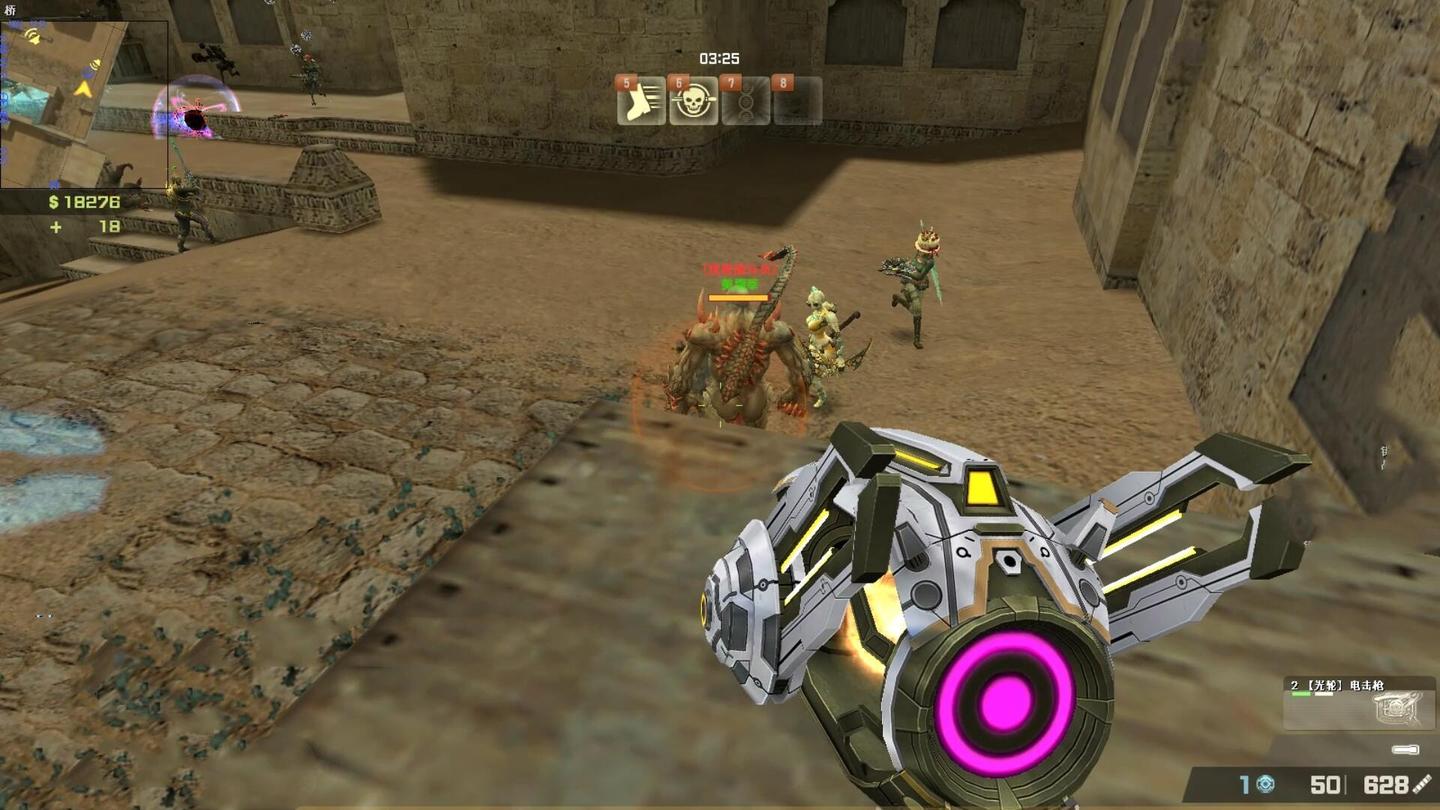Click the flashlight icon above the ammo bar
The width and height of the screenshot is (1440, 810).
[1405, 749]
